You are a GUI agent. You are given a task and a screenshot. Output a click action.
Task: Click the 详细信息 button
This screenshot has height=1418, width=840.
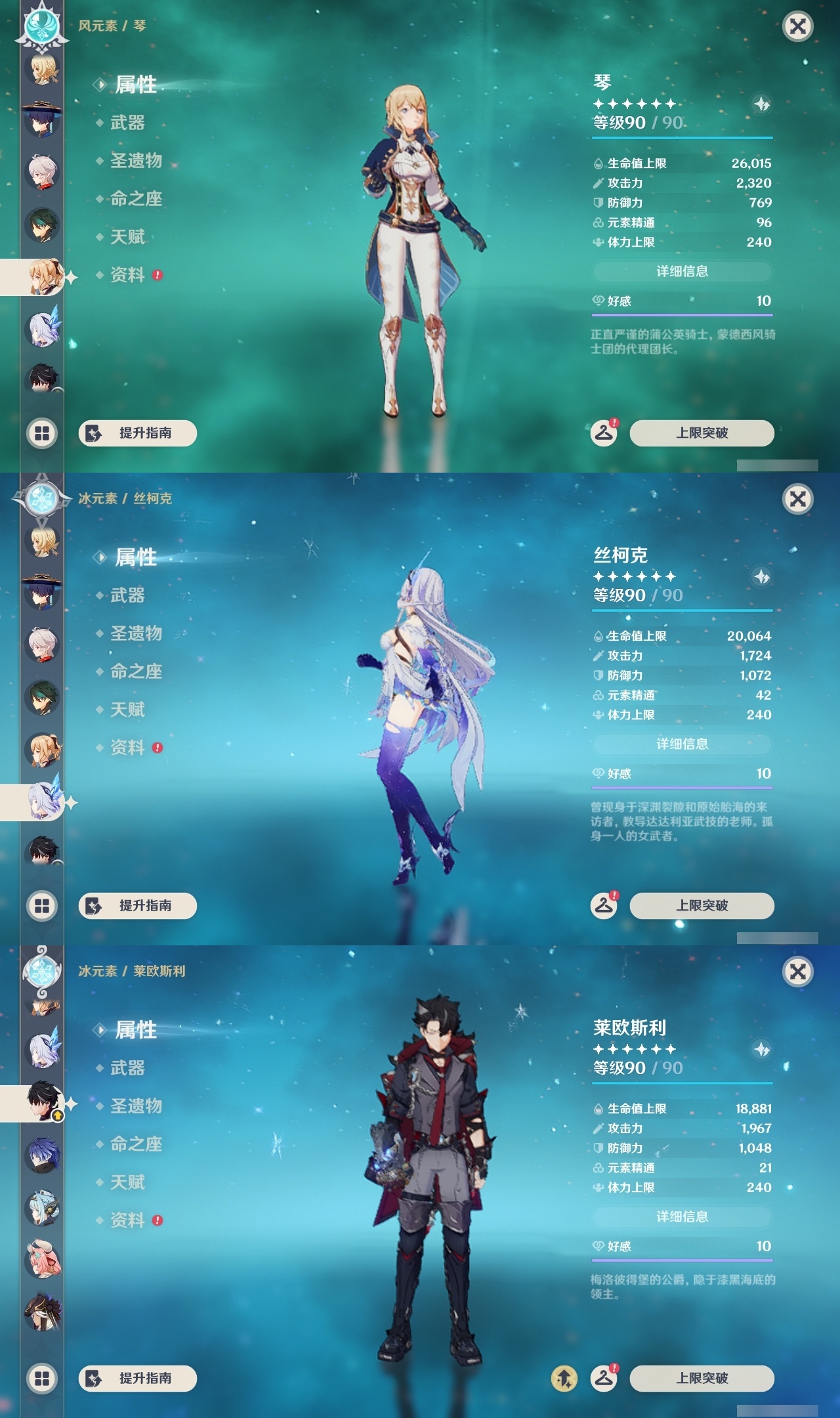682,272
